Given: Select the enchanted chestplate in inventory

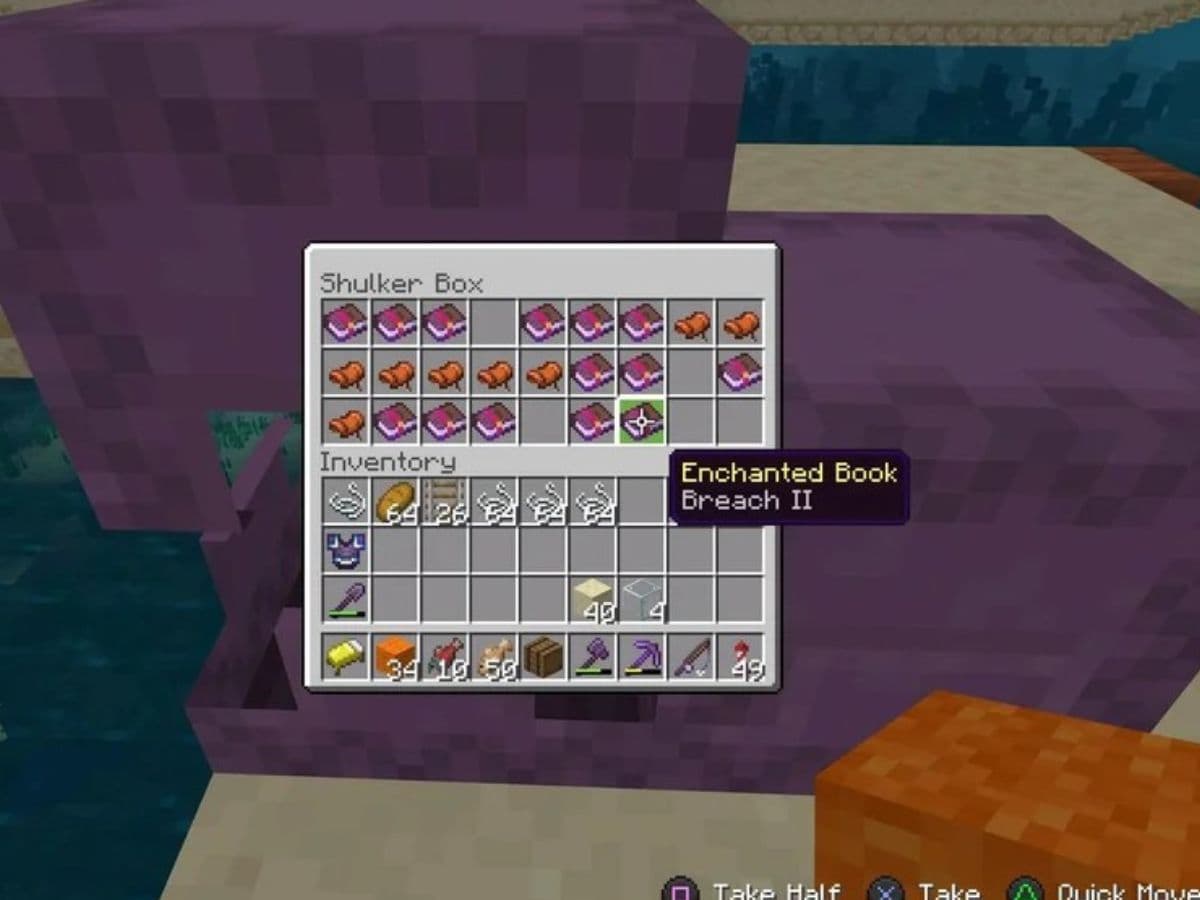Looking at the screenshot, I should pos(347,550).
